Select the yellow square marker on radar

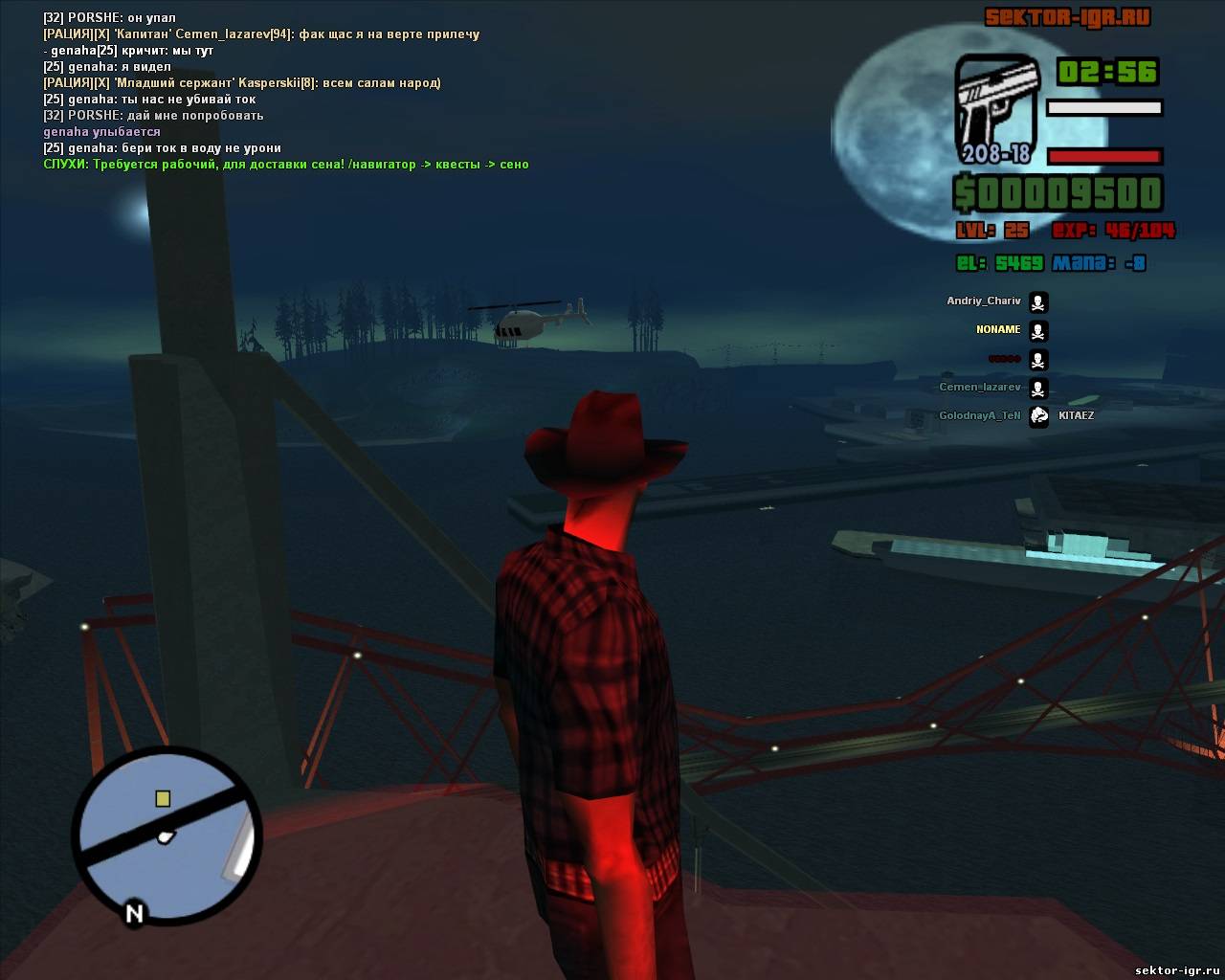pos(163,798)
